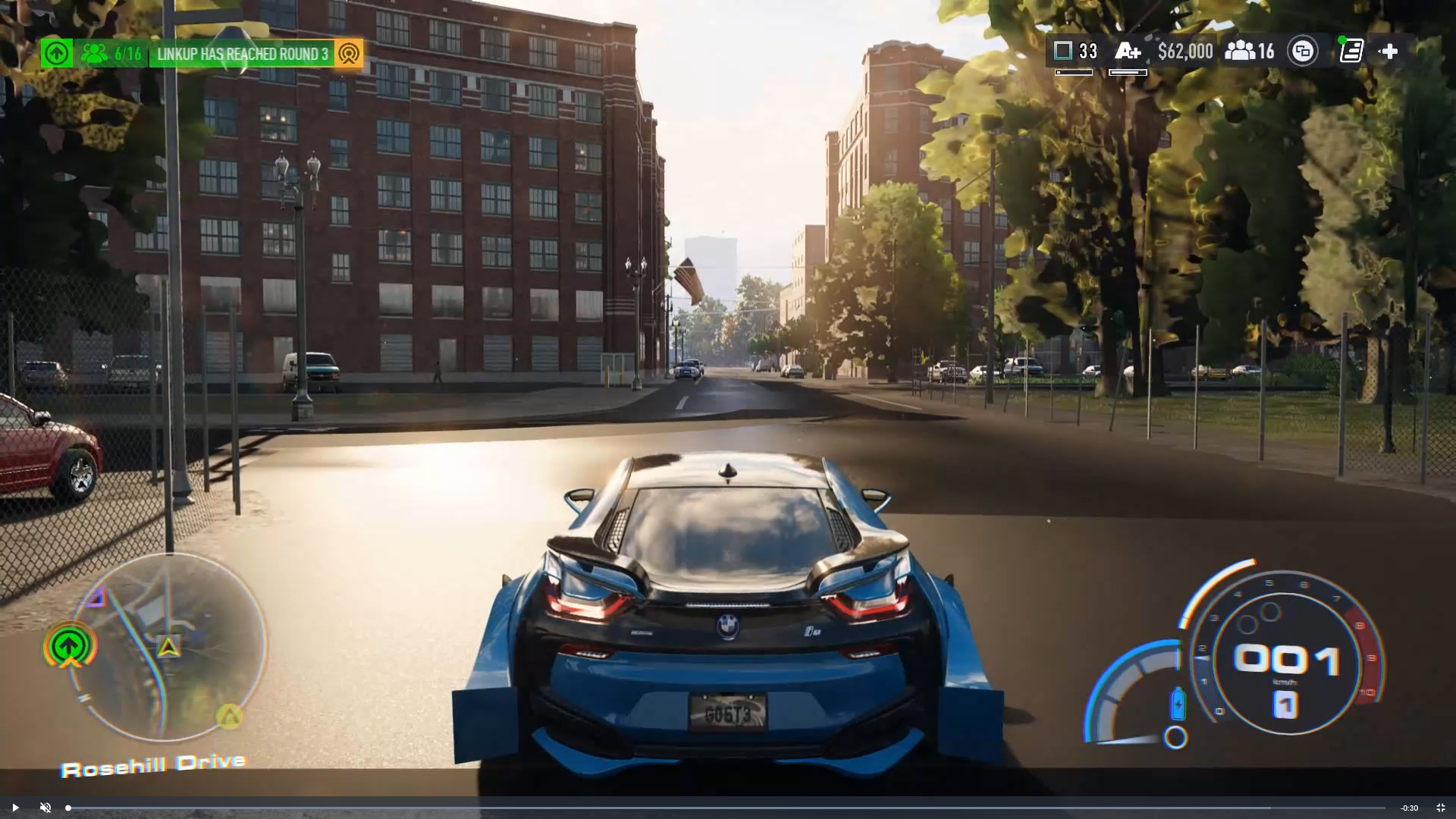Play the video
This screenshot has height=819, width=1456.
tap(15, 808)
